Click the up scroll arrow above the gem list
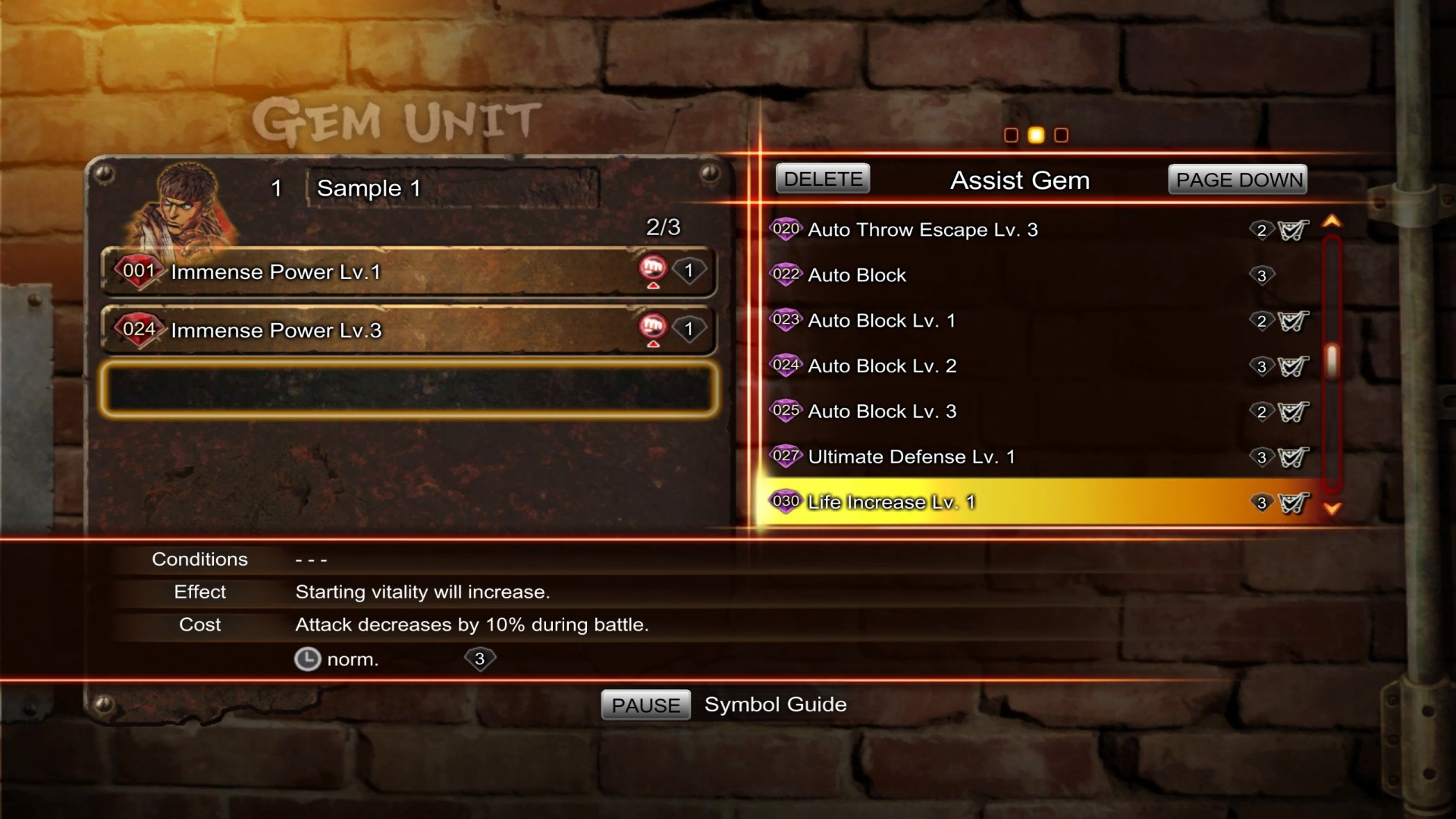The height and width of the screenshot is (819, 1456). pyautogui.click(x=1332, y=221)
